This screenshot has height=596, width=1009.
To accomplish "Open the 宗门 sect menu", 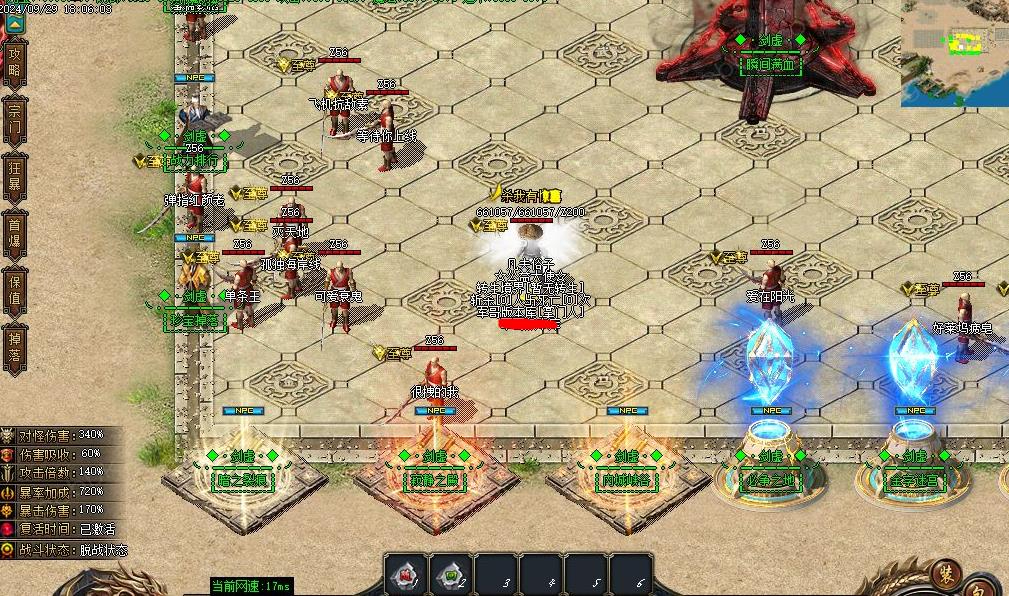I will pyautogui.click(x=14, y=119).
